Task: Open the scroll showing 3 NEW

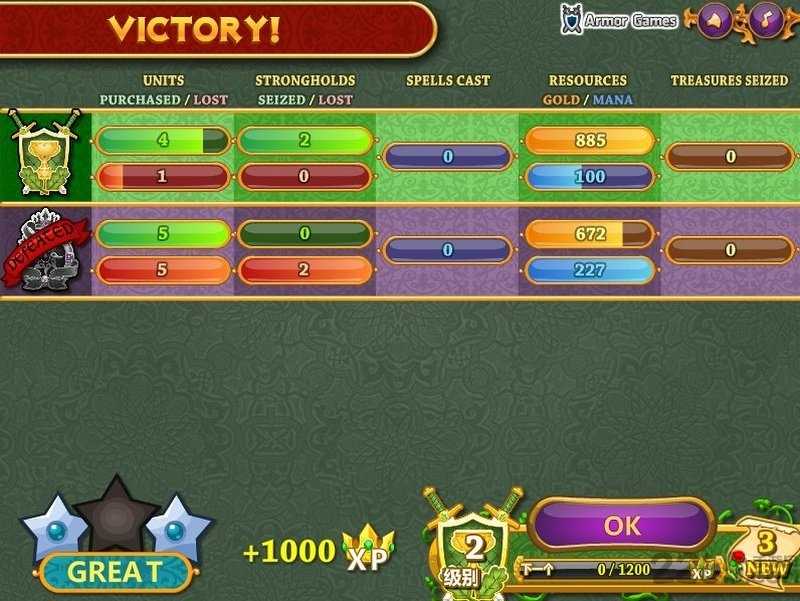Action: pyautogui.click(x=766, y=552)
